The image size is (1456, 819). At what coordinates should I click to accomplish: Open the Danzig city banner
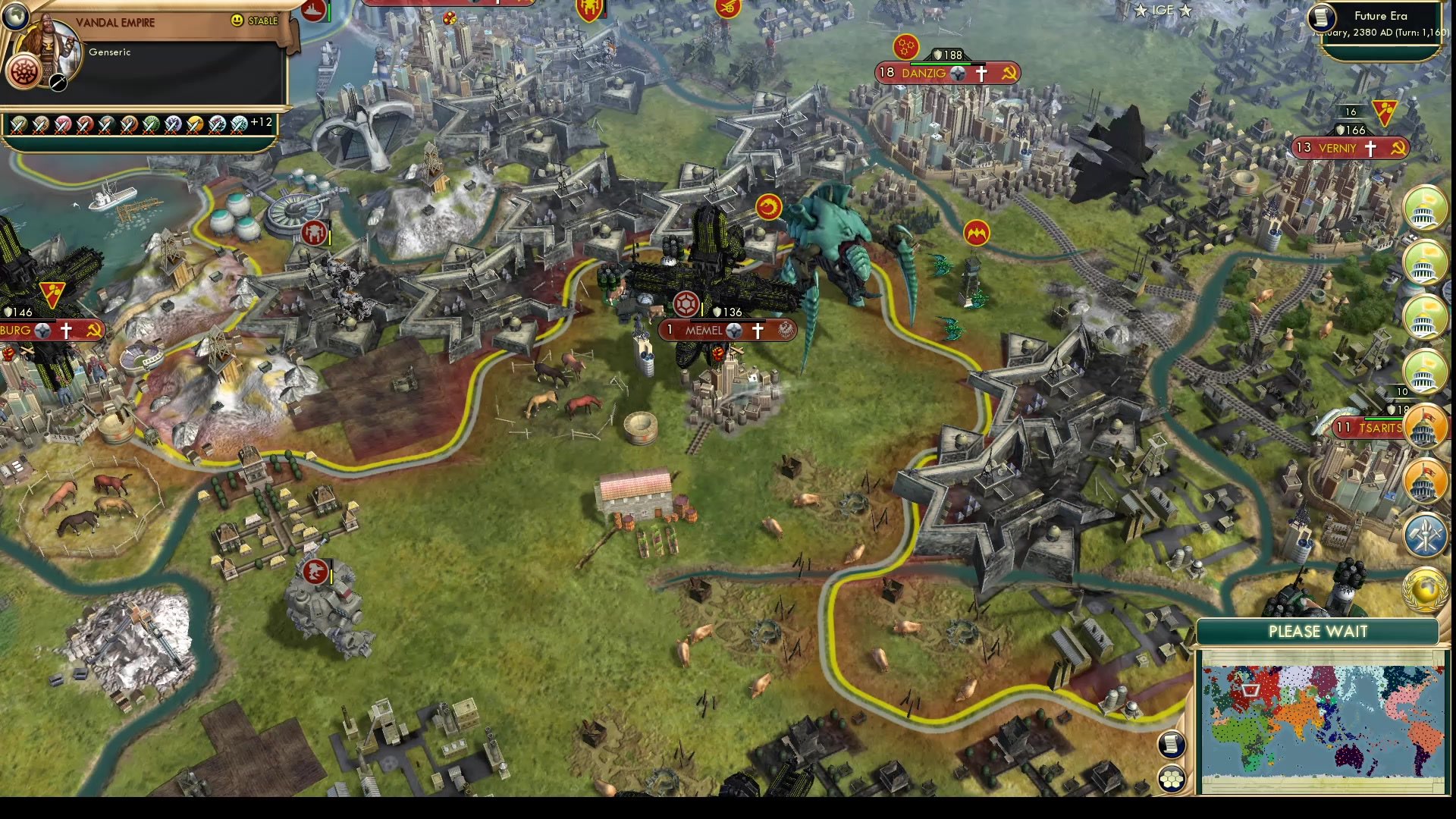pyautogui.click(x=945, y=73)
